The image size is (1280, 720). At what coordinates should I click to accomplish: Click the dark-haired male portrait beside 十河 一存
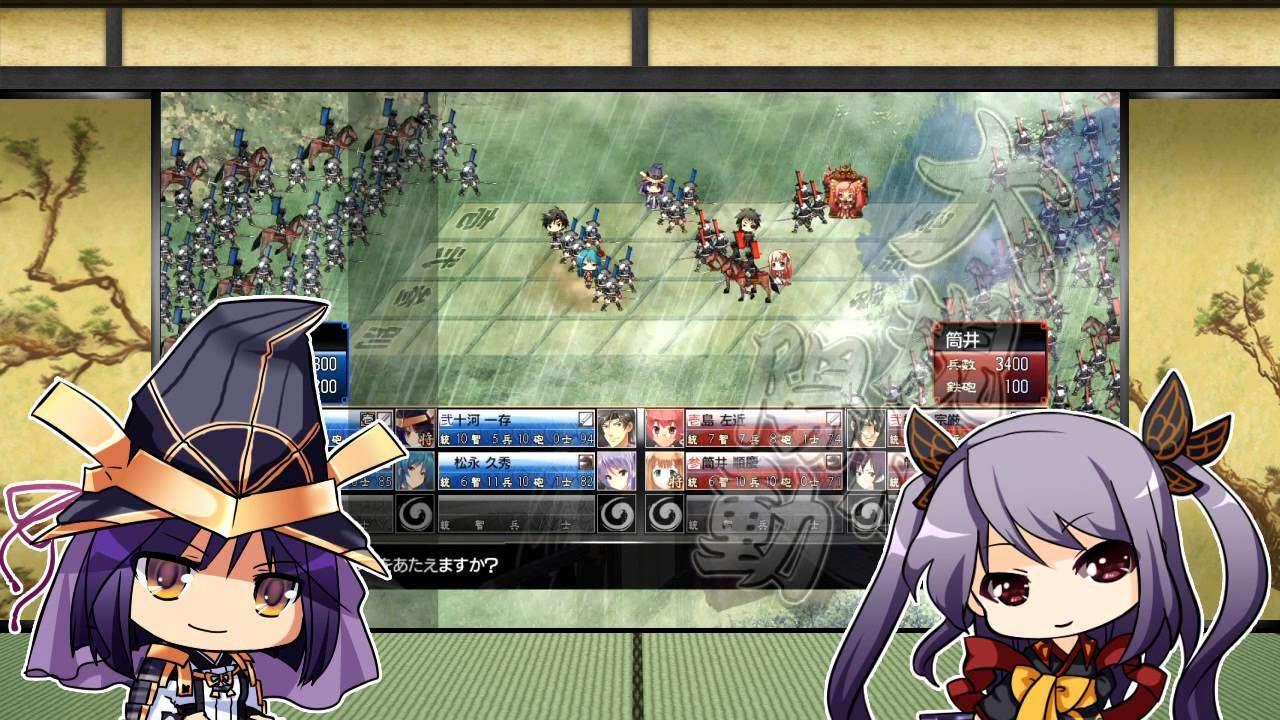(616, 428)
